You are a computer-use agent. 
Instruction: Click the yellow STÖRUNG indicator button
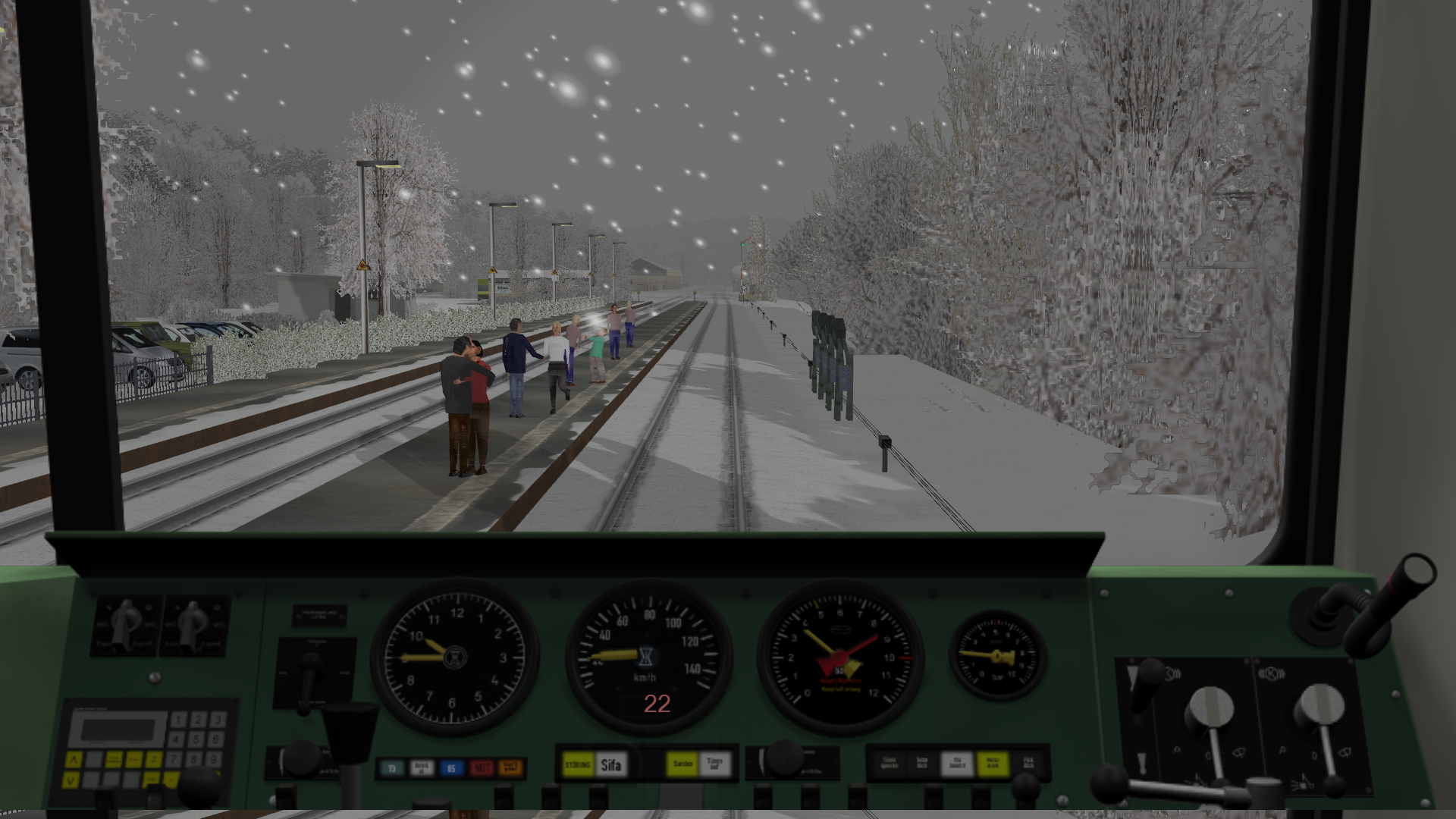pos(578,765)
